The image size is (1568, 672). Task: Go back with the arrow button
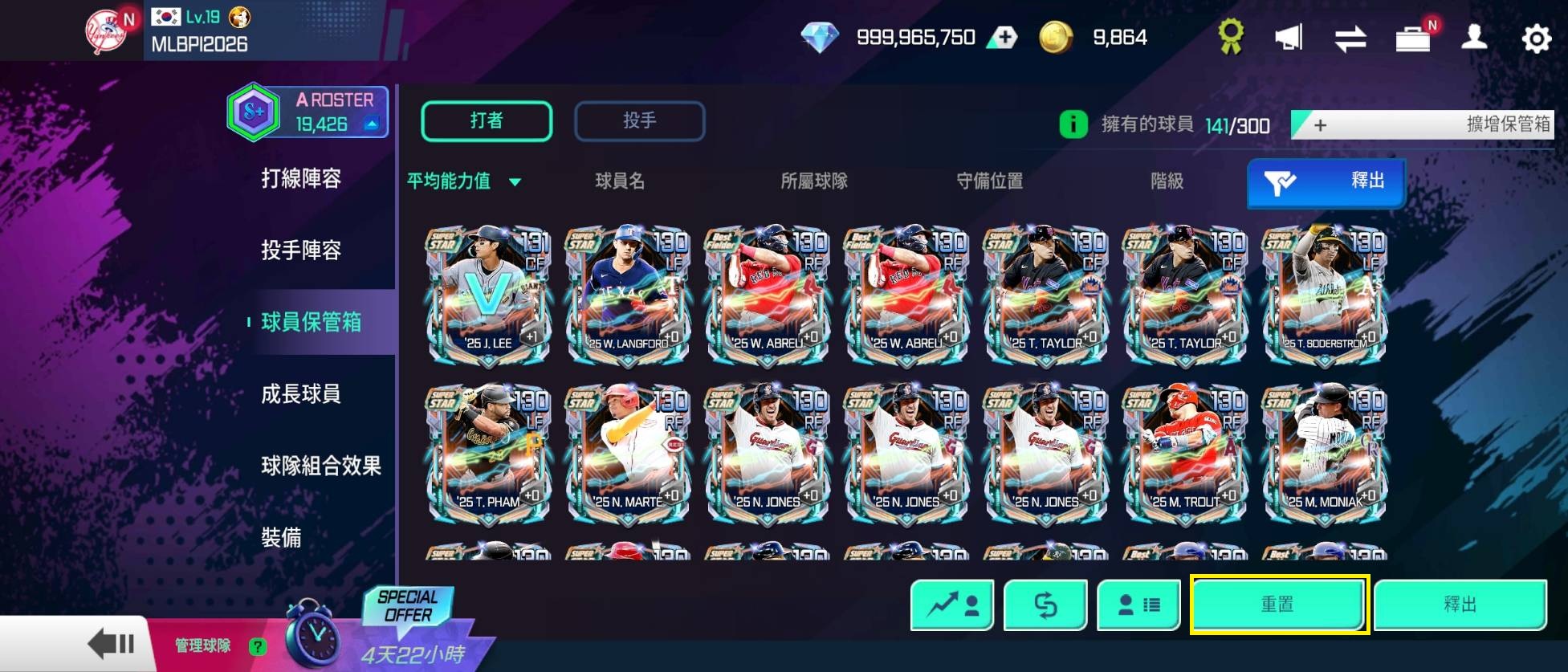click(x=111, y=644)
